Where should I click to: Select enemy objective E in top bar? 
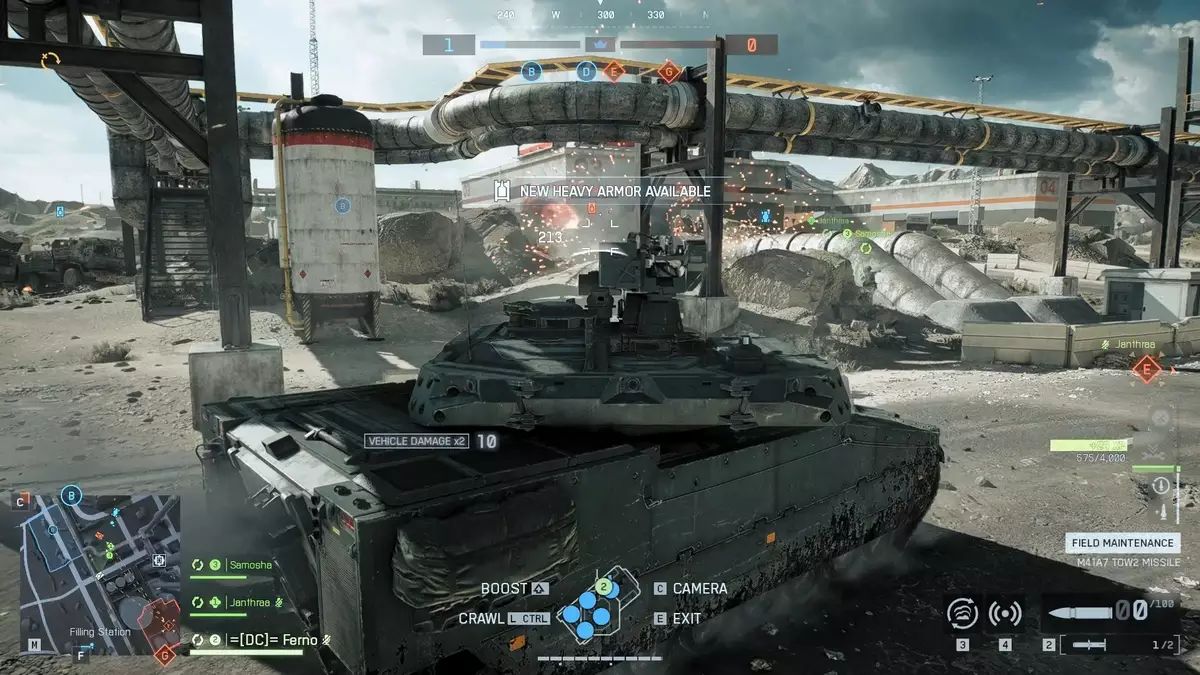click(614, 71)
